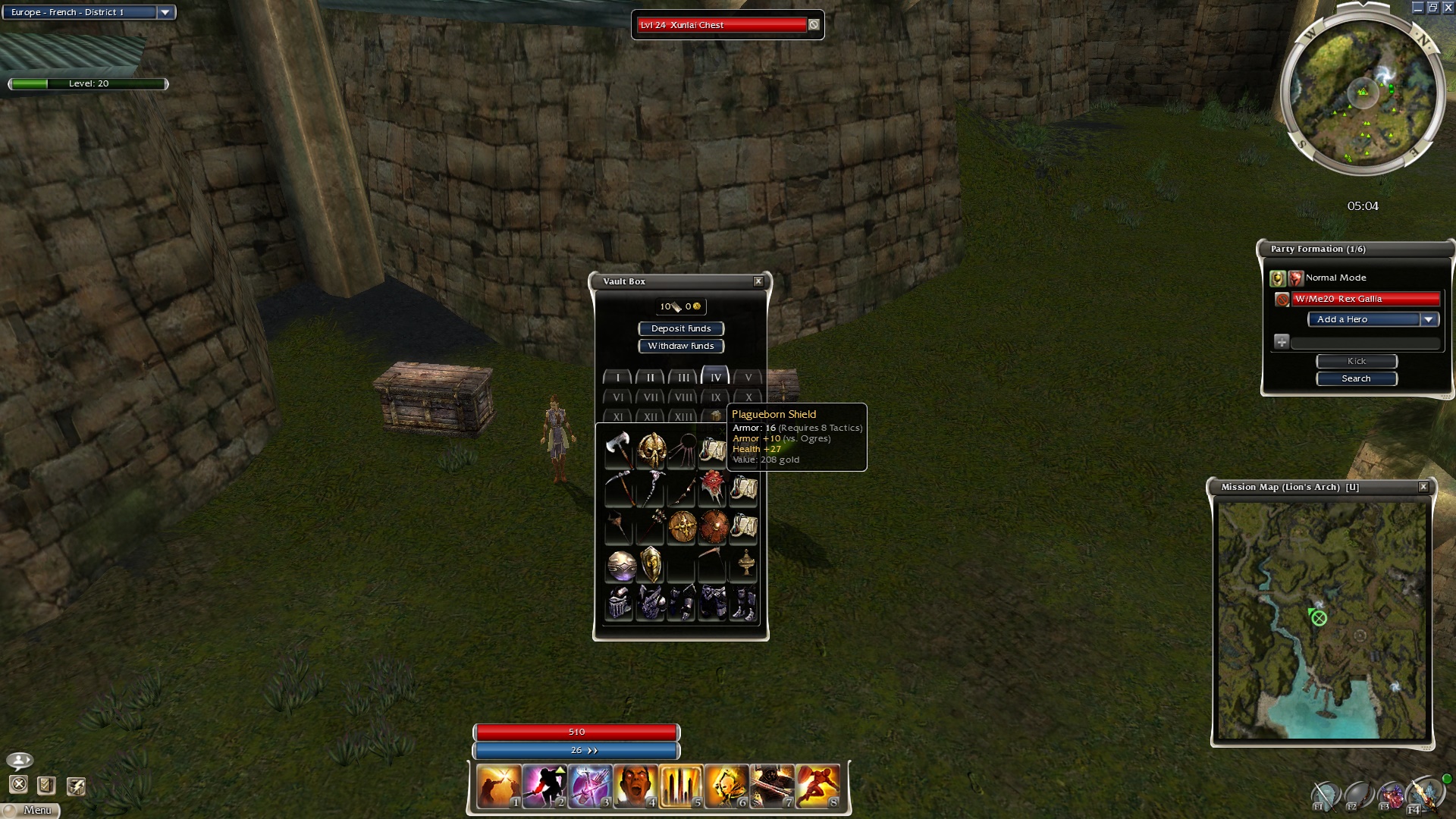1456x819 pixels.
Task: Close the Vault Box window
Action: (758, 281)
